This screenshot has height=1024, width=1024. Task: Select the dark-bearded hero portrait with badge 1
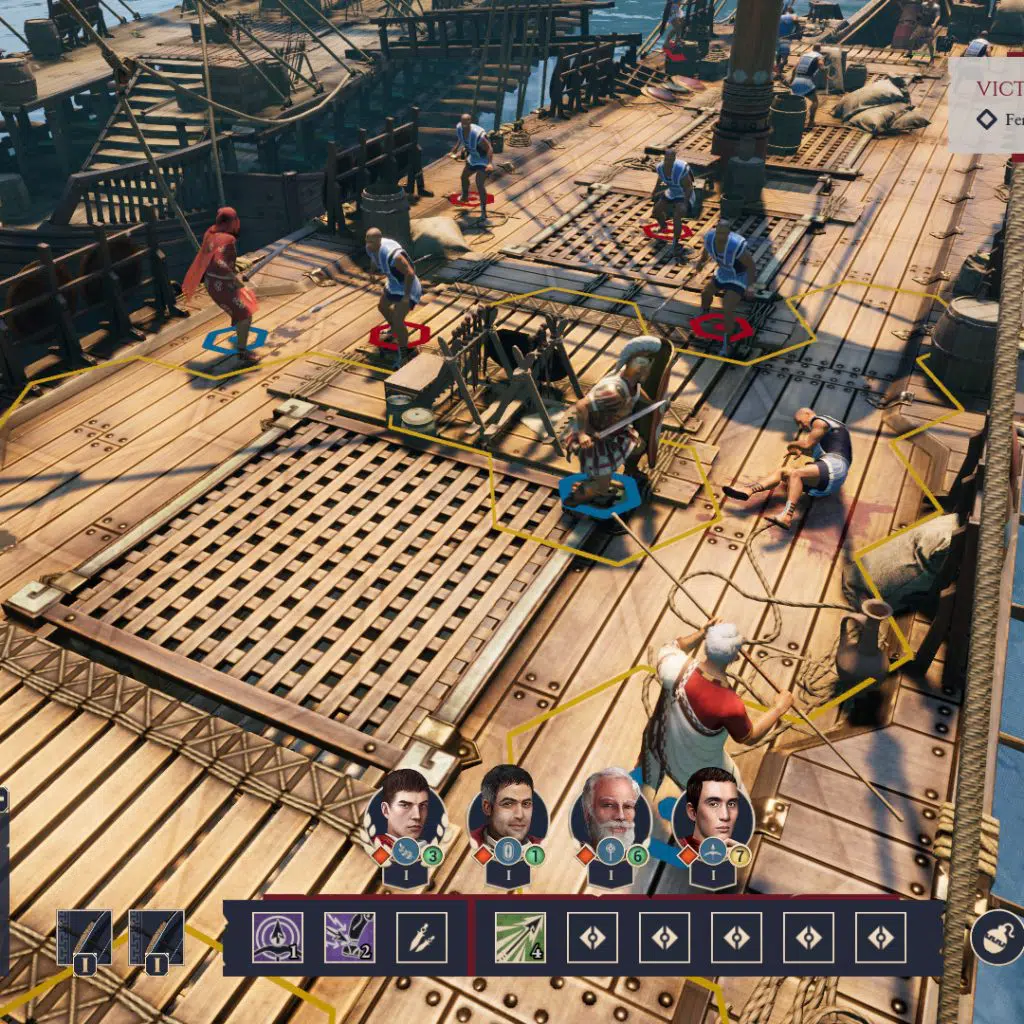pyautogui.click(x=507, y=807)
